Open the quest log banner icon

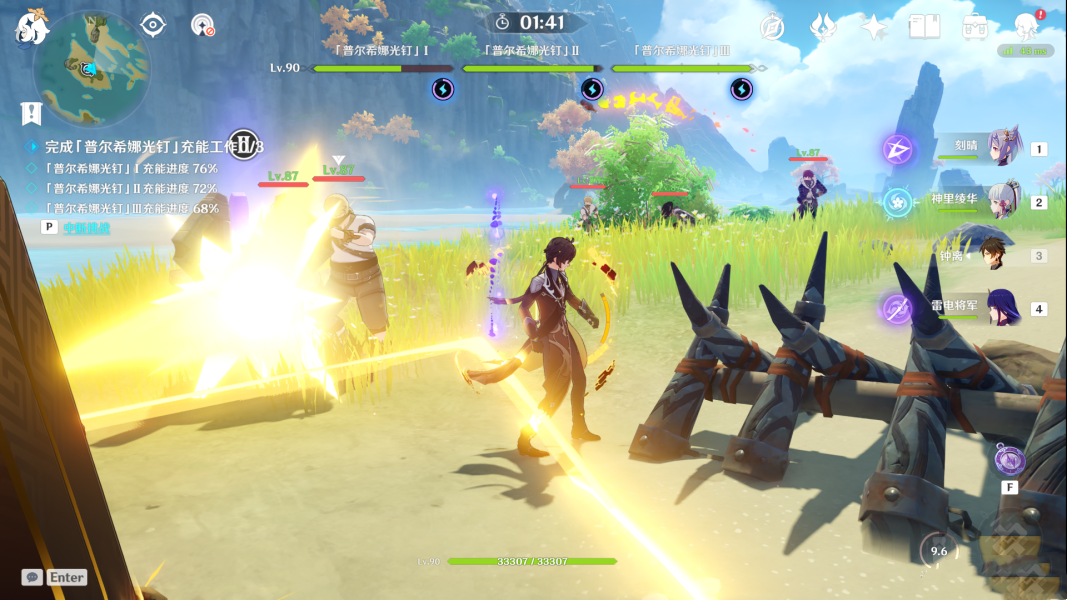point(31,113)
